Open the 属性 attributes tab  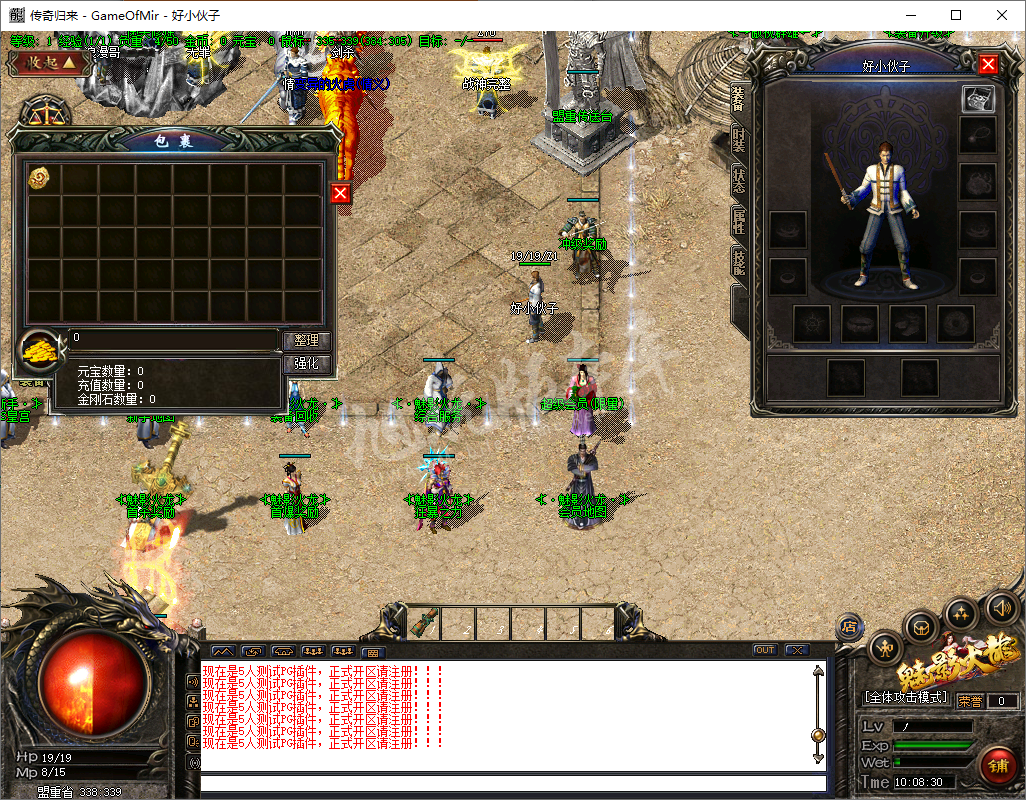tap(739, 221)
